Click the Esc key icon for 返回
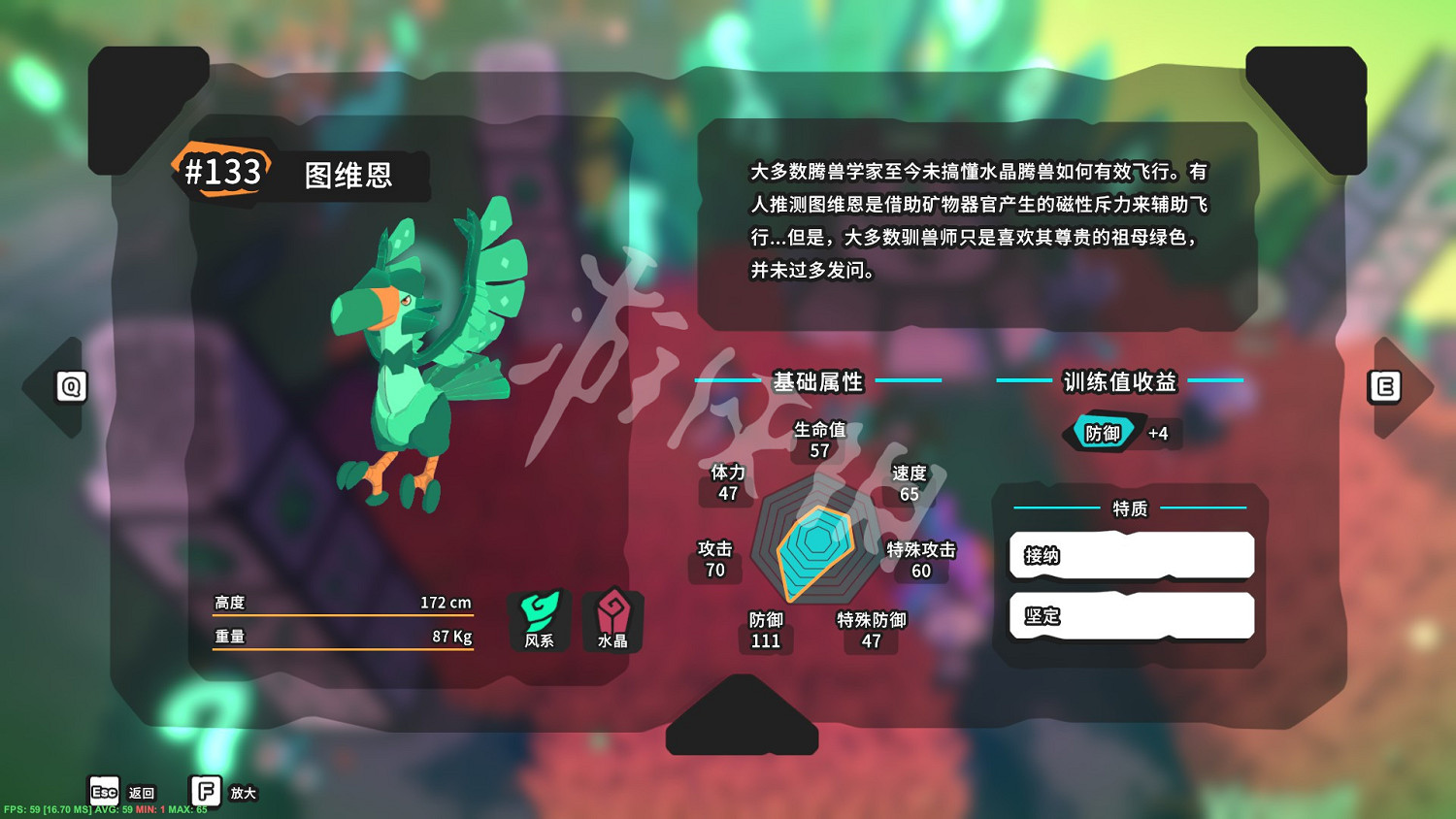 click(x=102, y=791)
